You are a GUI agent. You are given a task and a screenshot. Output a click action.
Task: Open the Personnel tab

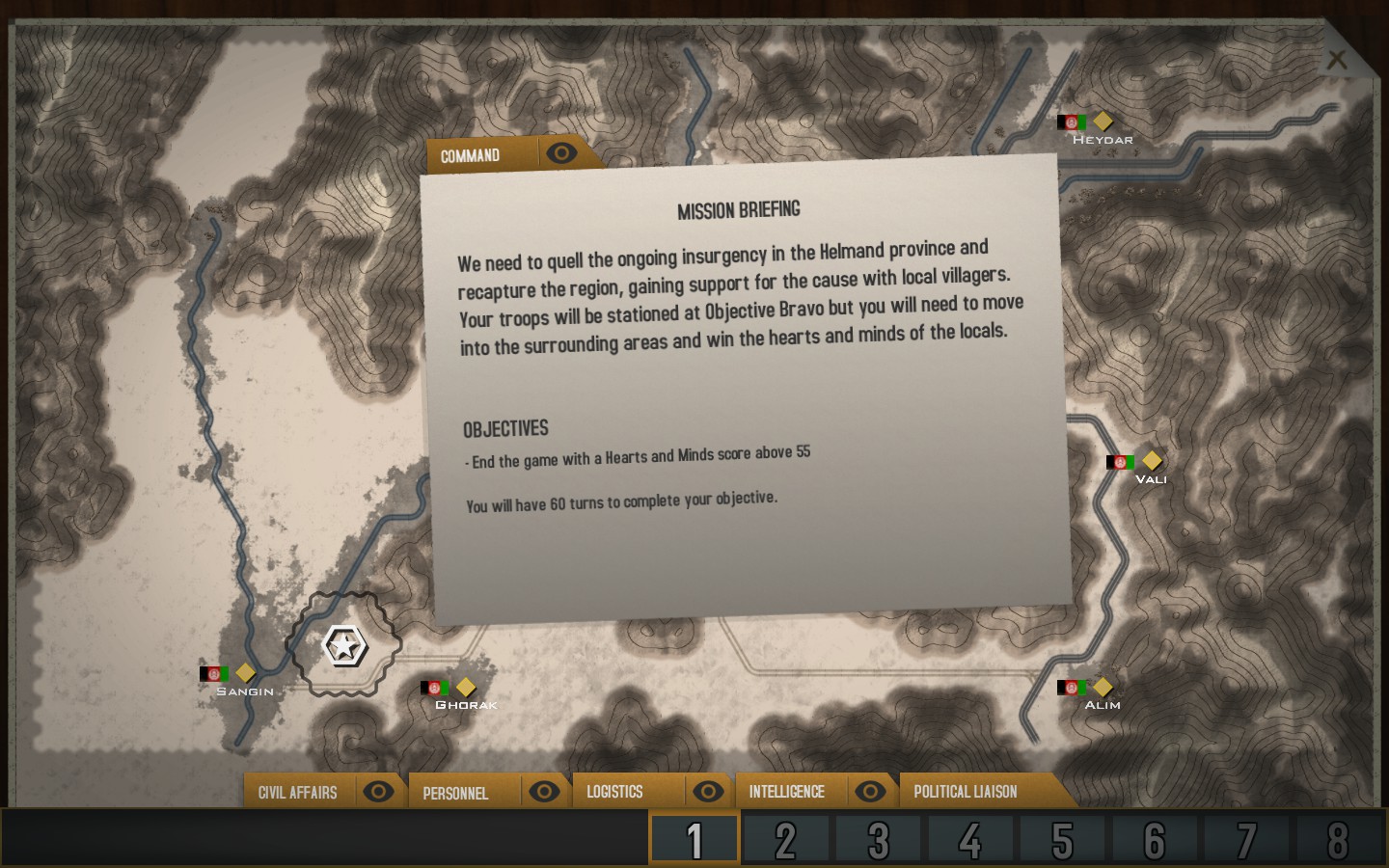click(x=455, y=793)
